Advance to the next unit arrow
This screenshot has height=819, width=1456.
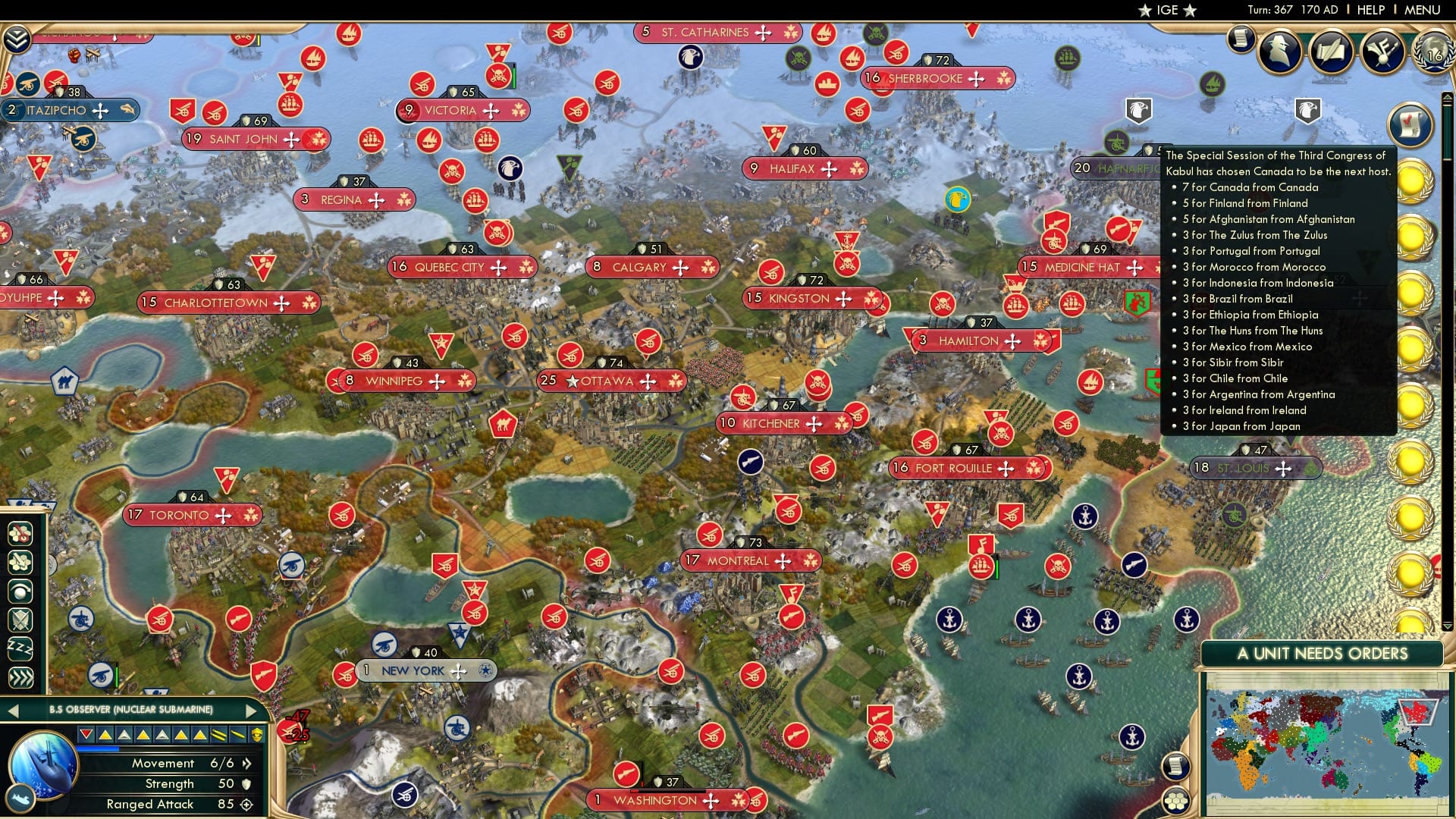click(x=251, y=711)
